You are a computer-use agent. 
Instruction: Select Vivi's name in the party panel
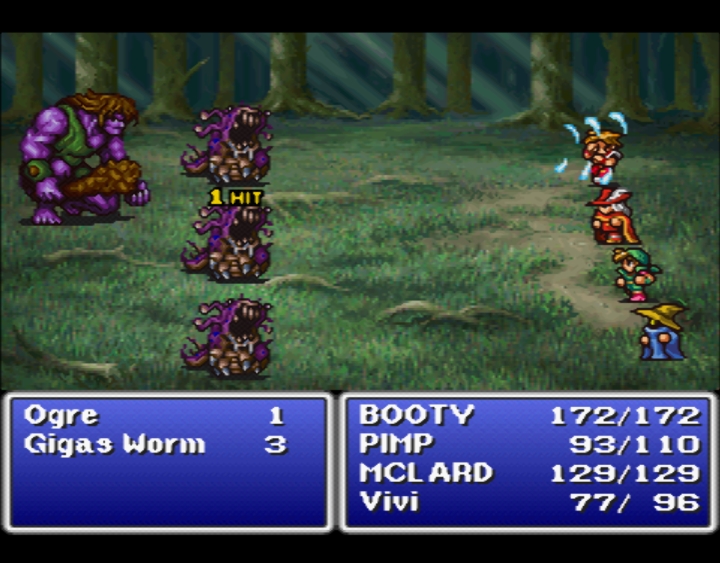389,502
